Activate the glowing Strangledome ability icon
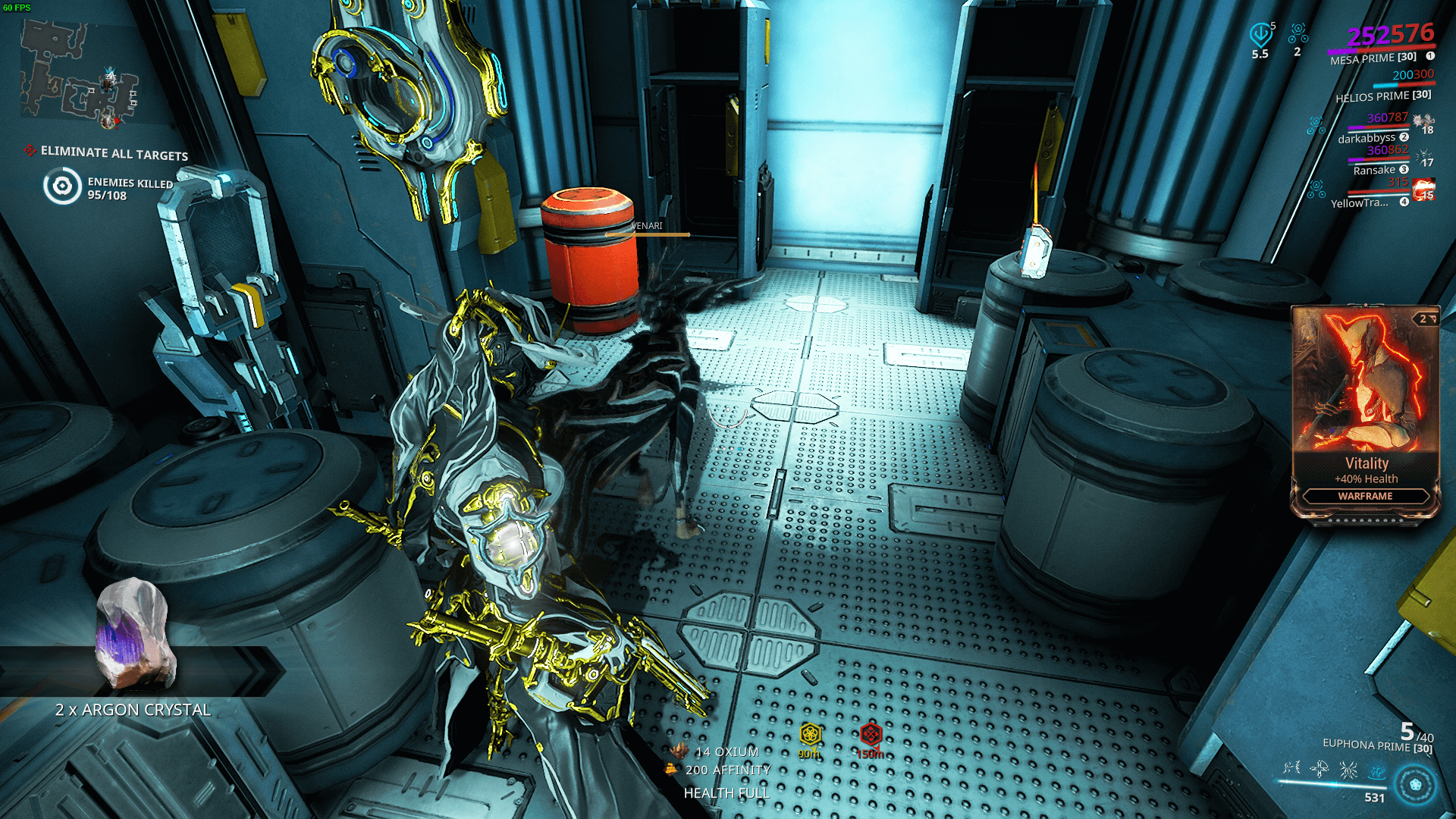The image size is (1456, 819). click(x=1376, y=771)
